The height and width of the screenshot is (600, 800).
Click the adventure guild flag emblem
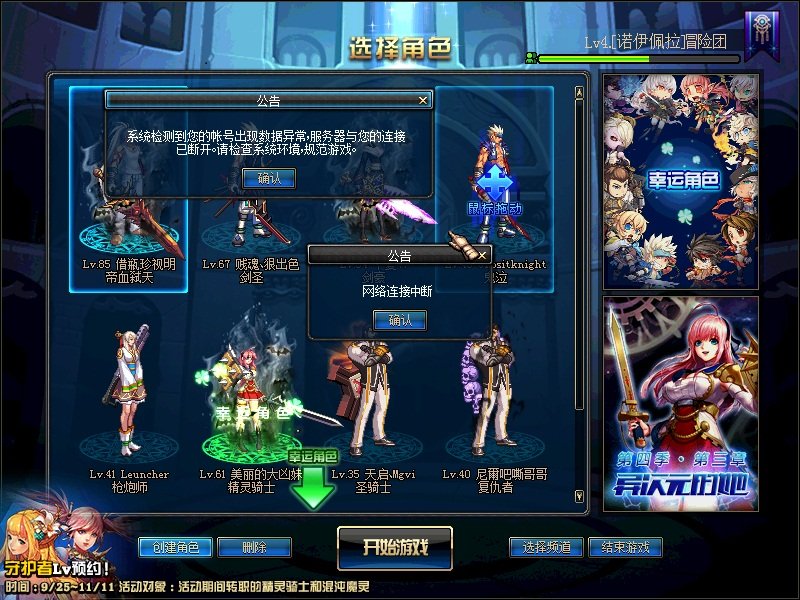pos(758,36)
